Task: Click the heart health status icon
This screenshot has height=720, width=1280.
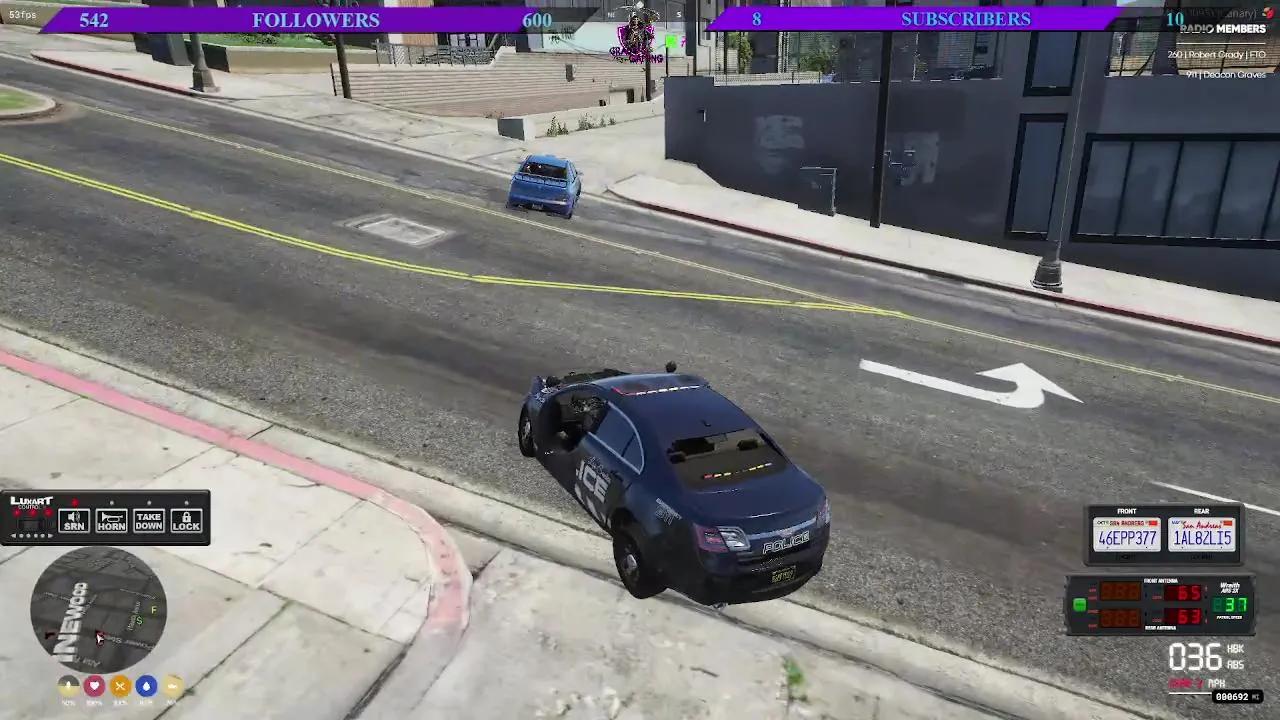Action: pos(94,687)
